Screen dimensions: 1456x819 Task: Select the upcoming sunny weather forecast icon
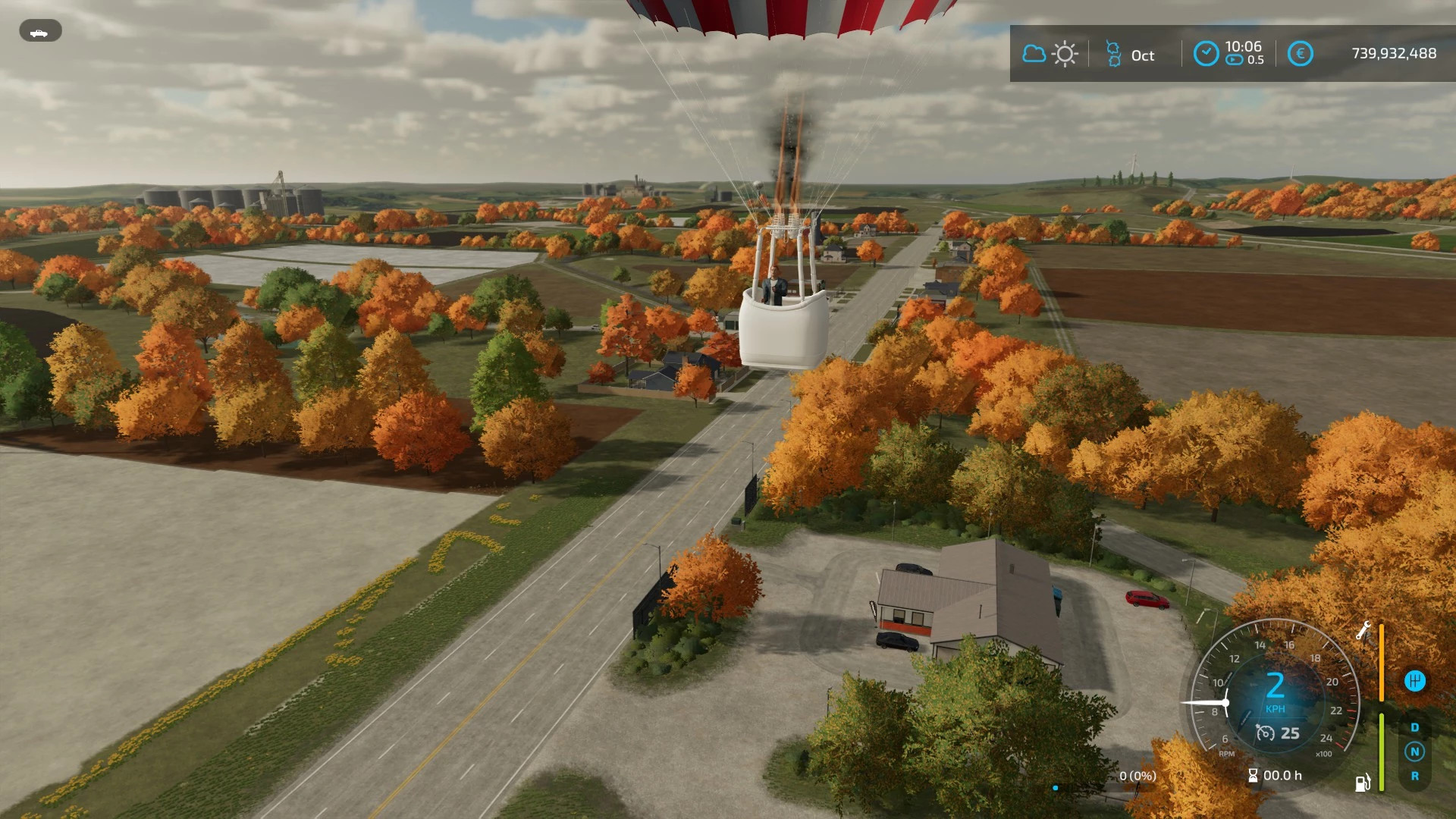(x=1065, y=54)
